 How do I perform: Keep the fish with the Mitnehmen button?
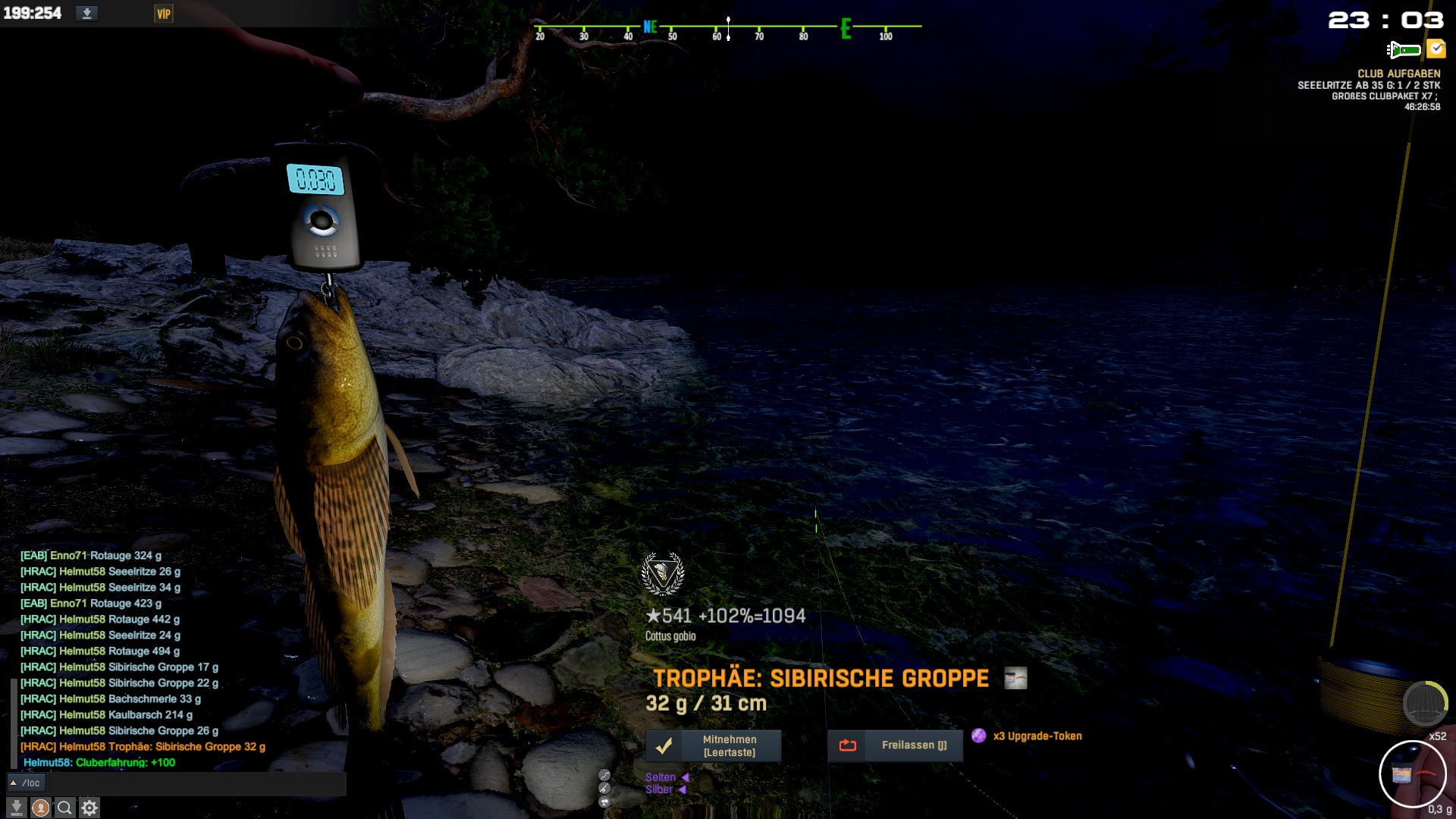[713, 745]
